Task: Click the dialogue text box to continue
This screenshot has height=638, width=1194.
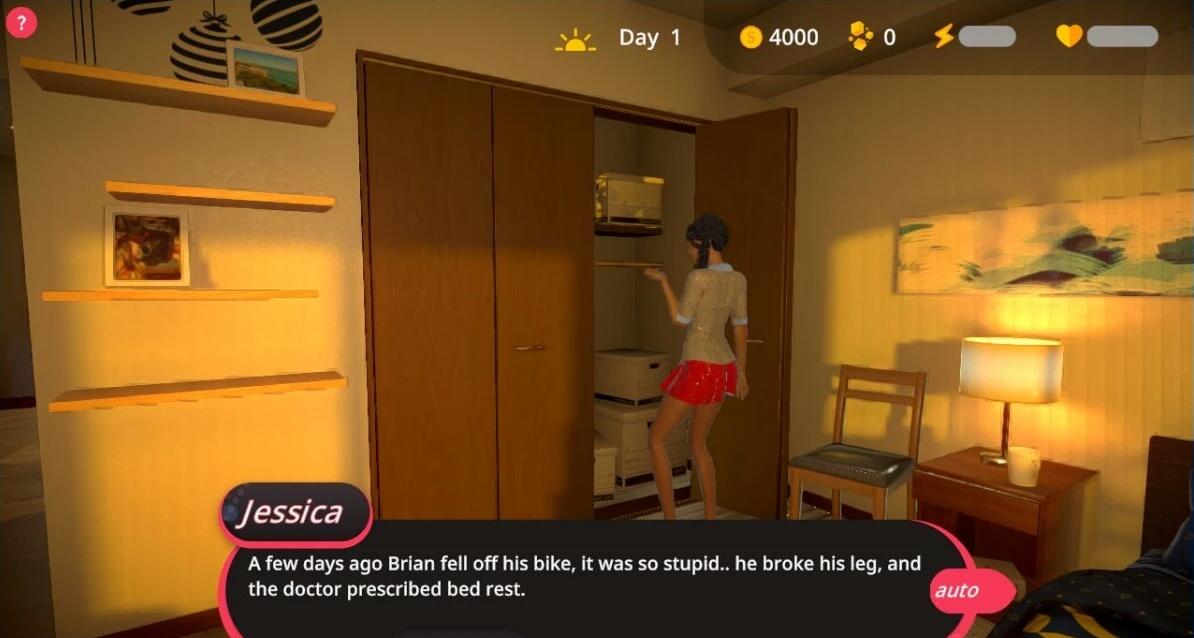Action: point(585,577)
